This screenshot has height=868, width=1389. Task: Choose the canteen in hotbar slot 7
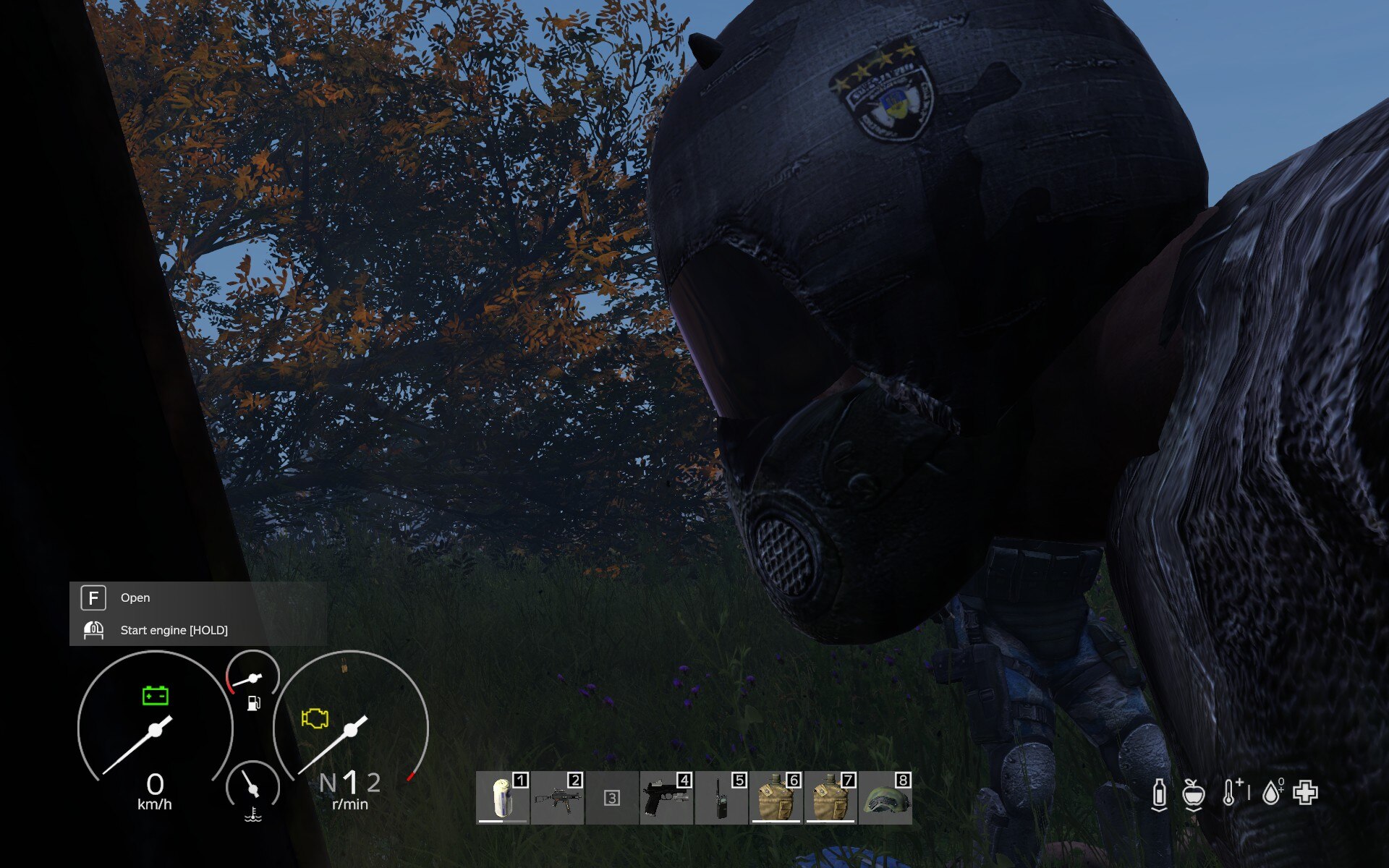point(831,798)
